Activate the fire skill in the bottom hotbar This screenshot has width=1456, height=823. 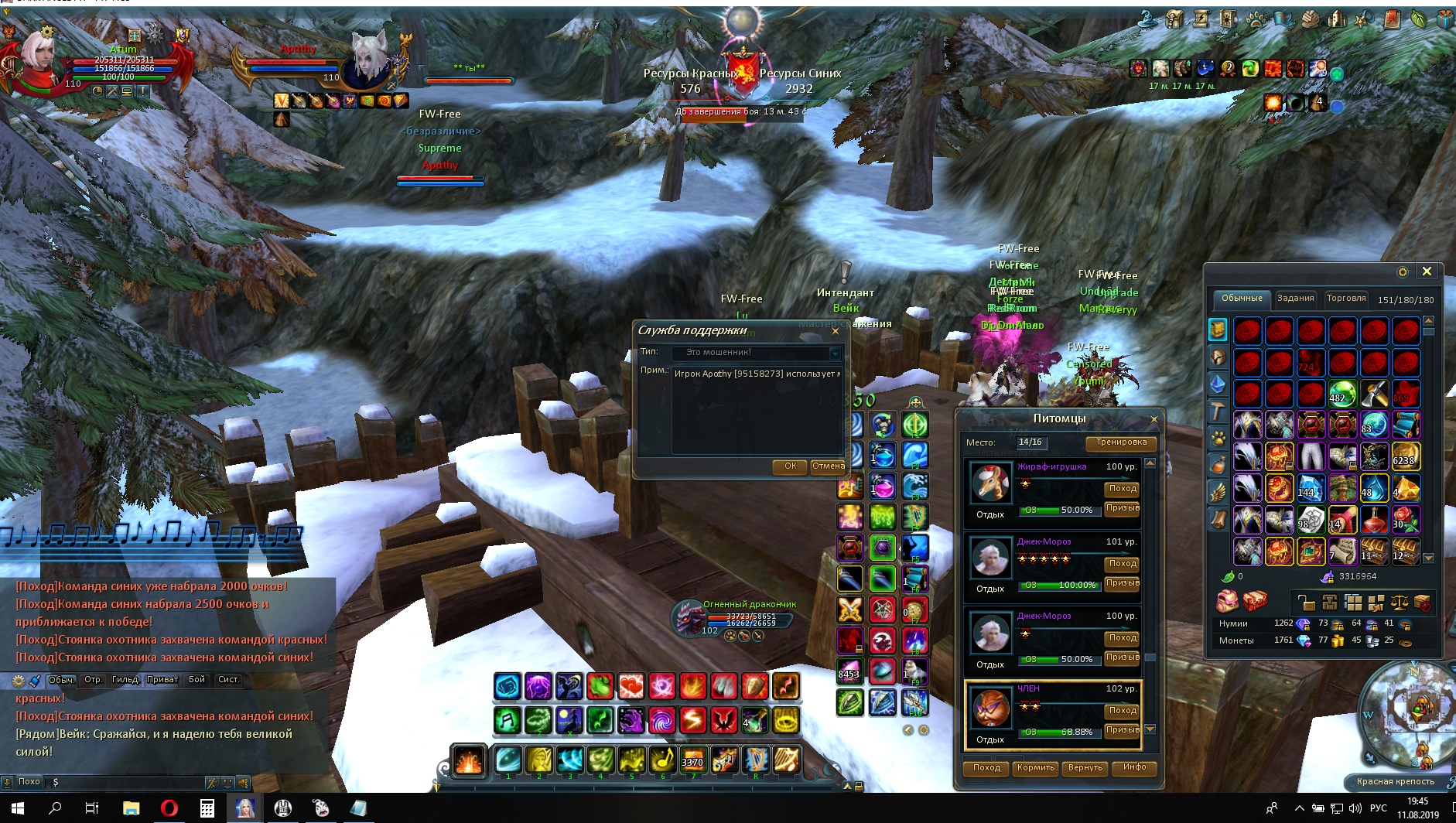(x=469, y=761)
